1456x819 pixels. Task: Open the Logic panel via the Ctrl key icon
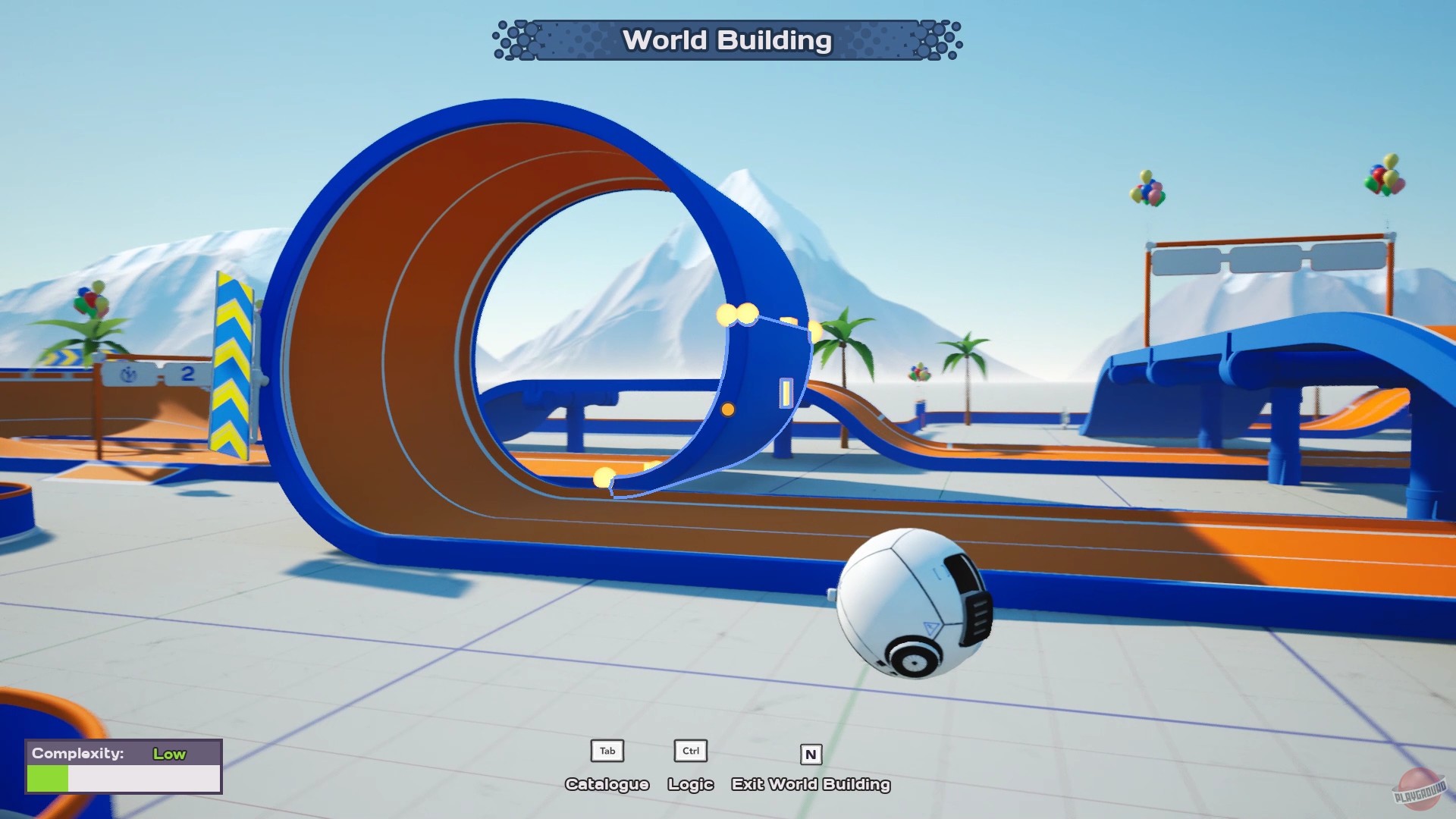click(689, 751)
